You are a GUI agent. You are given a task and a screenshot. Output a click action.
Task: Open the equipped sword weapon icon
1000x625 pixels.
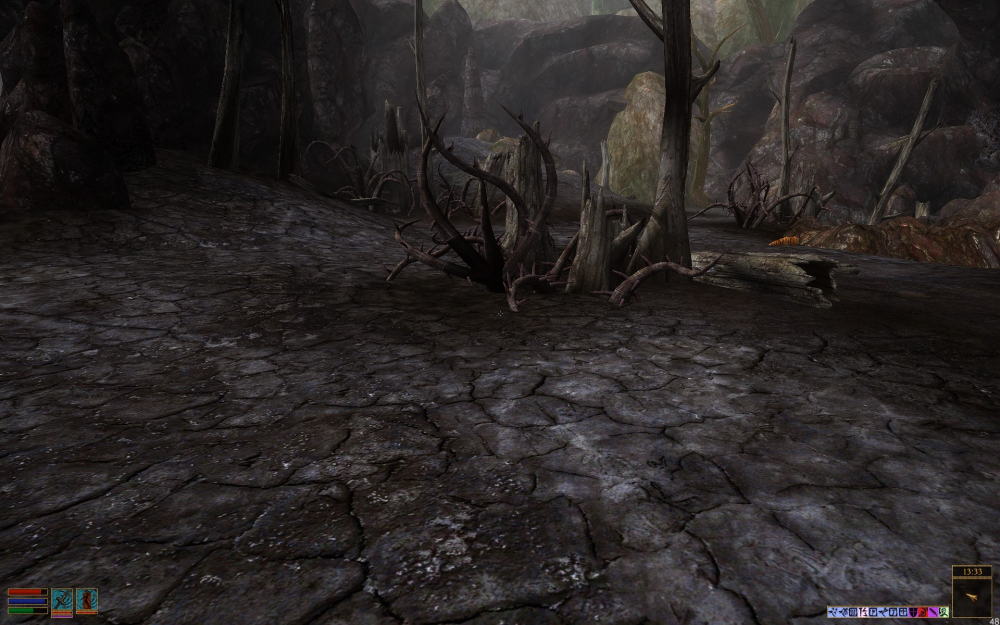point(62,600)
